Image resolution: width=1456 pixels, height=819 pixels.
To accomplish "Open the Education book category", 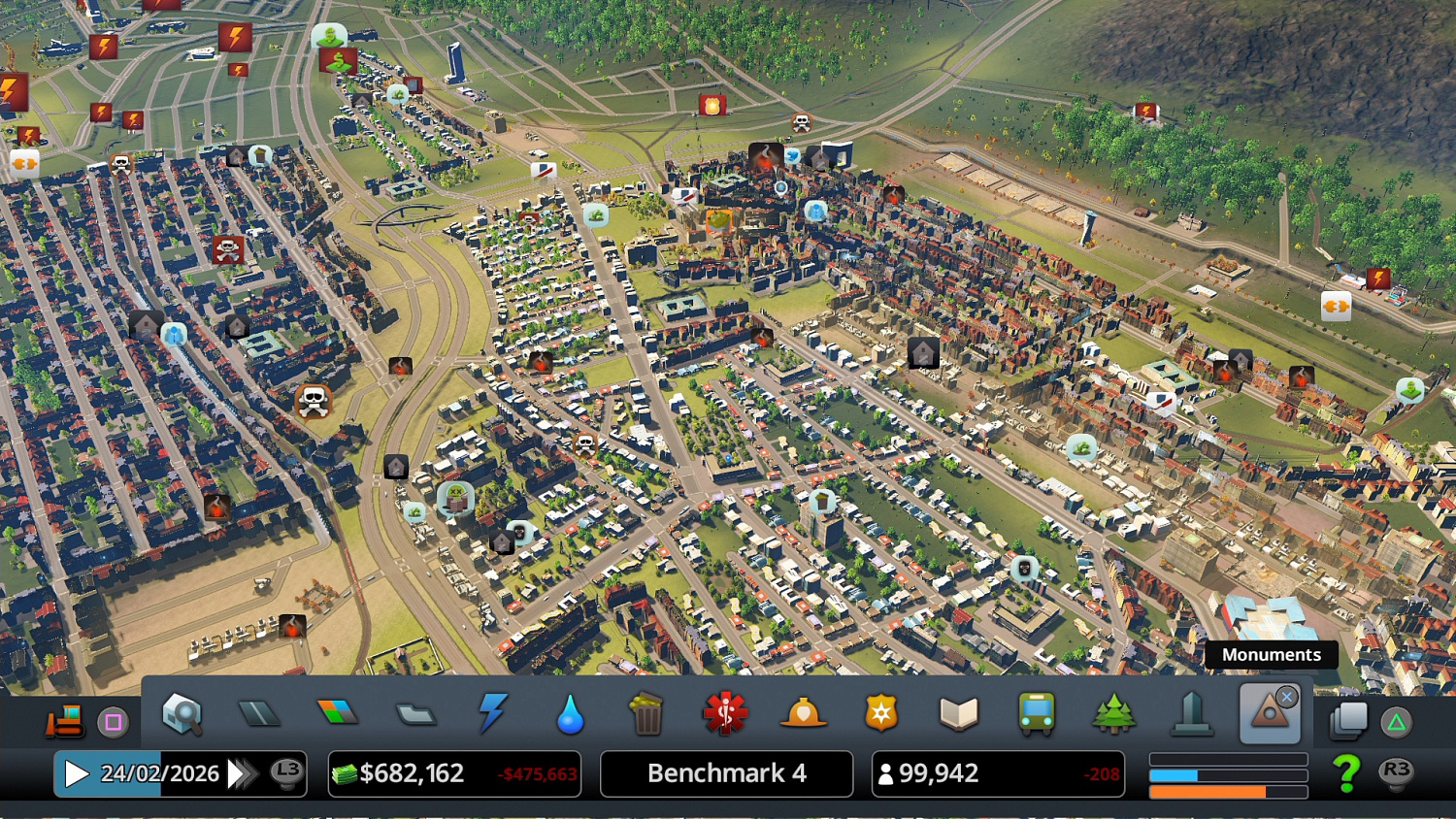I will click(x=958, y=714).
